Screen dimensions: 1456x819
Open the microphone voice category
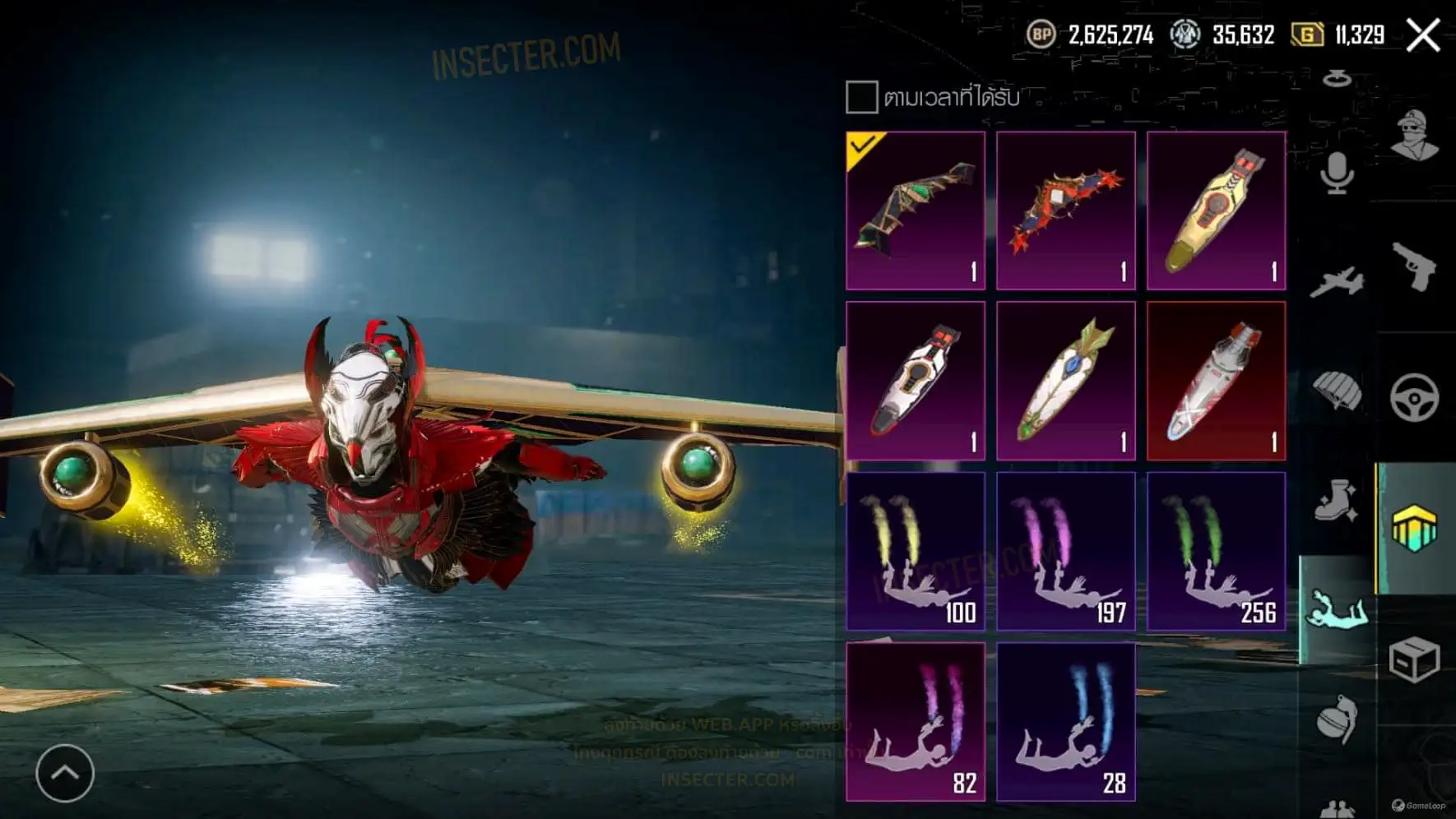pyautogui.click(x=1337, y=174)
